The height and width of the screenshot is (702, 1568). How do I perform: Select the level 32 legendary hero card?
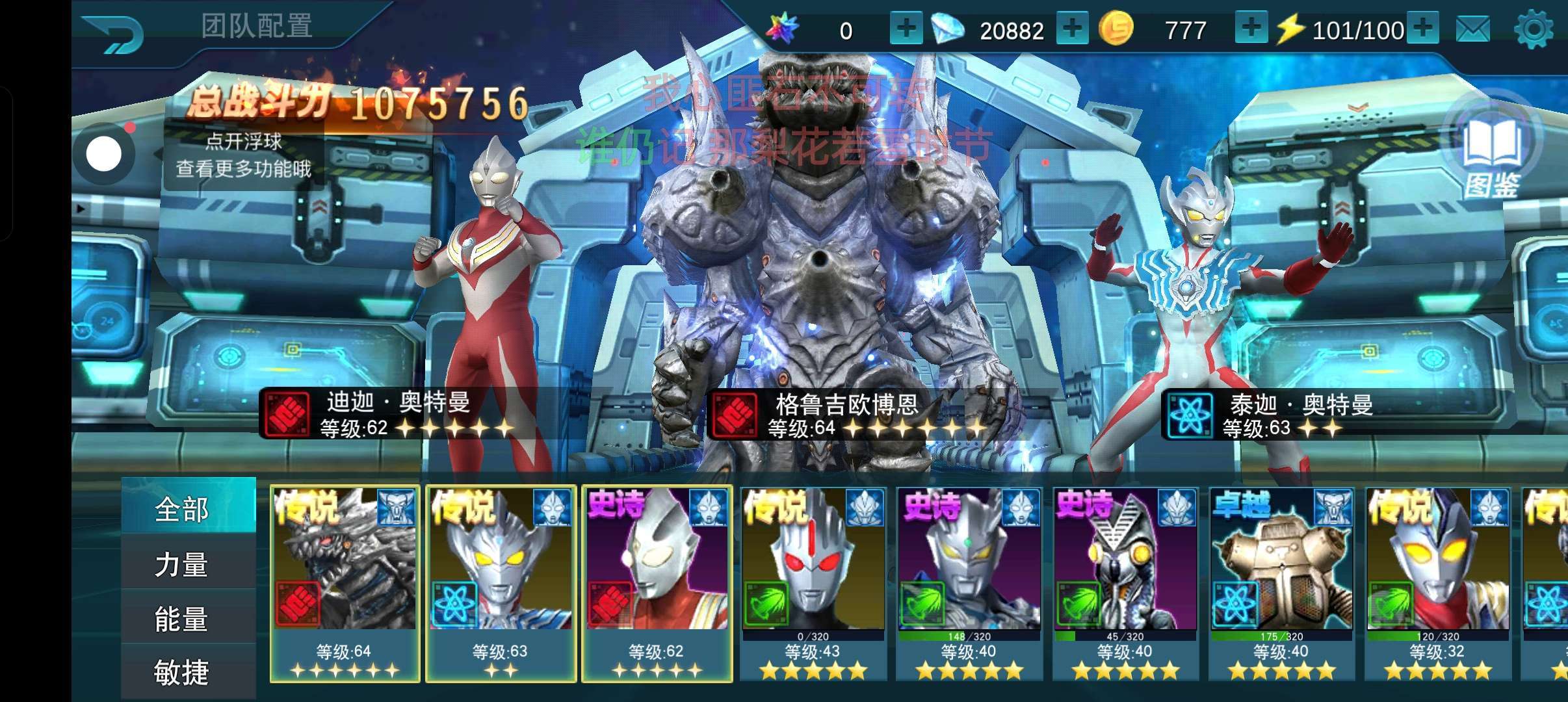click(x=1437, y=583)
